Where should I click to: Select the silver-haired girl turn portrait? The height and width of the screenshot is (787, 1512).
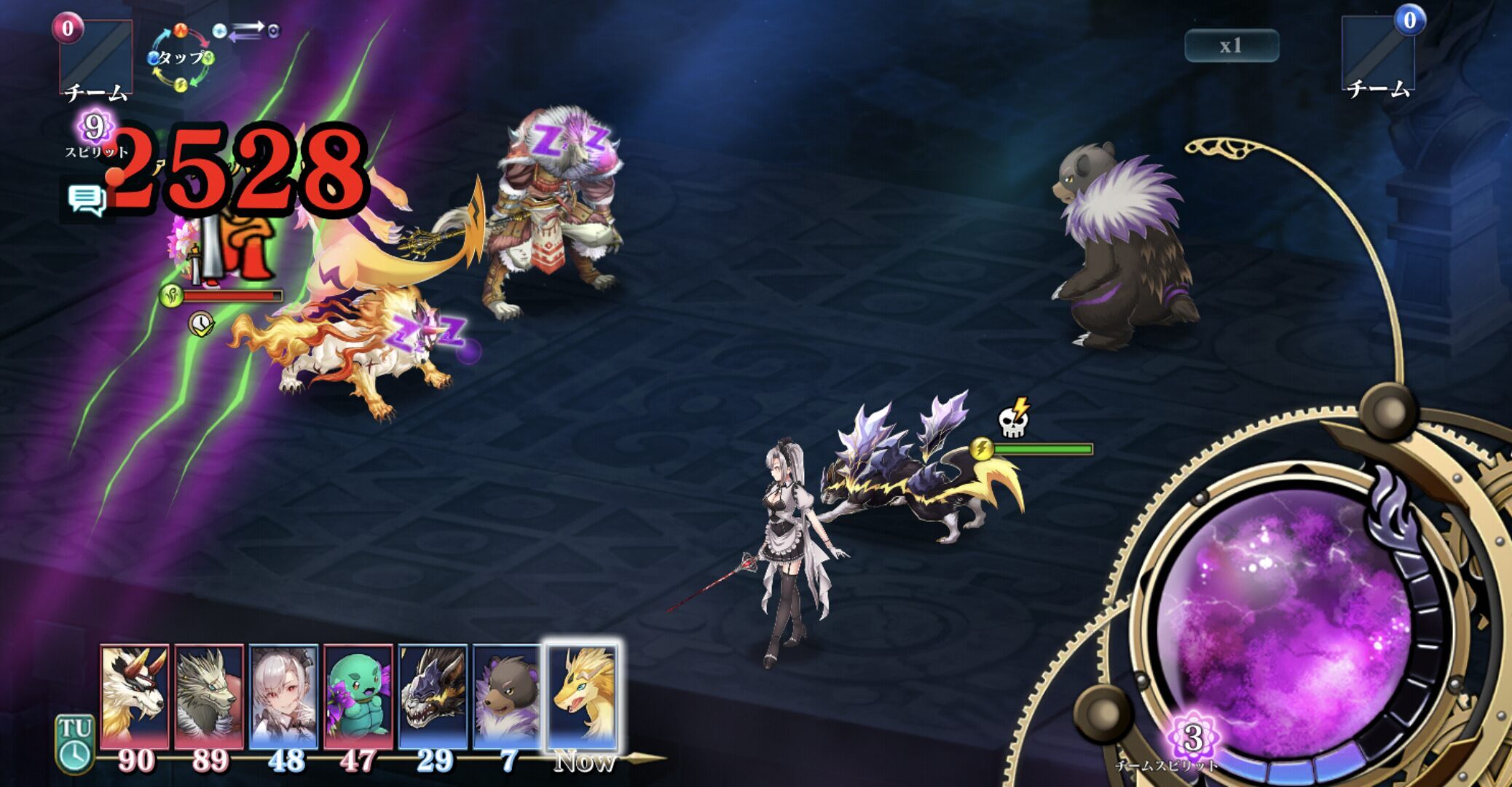coord(283,696)
